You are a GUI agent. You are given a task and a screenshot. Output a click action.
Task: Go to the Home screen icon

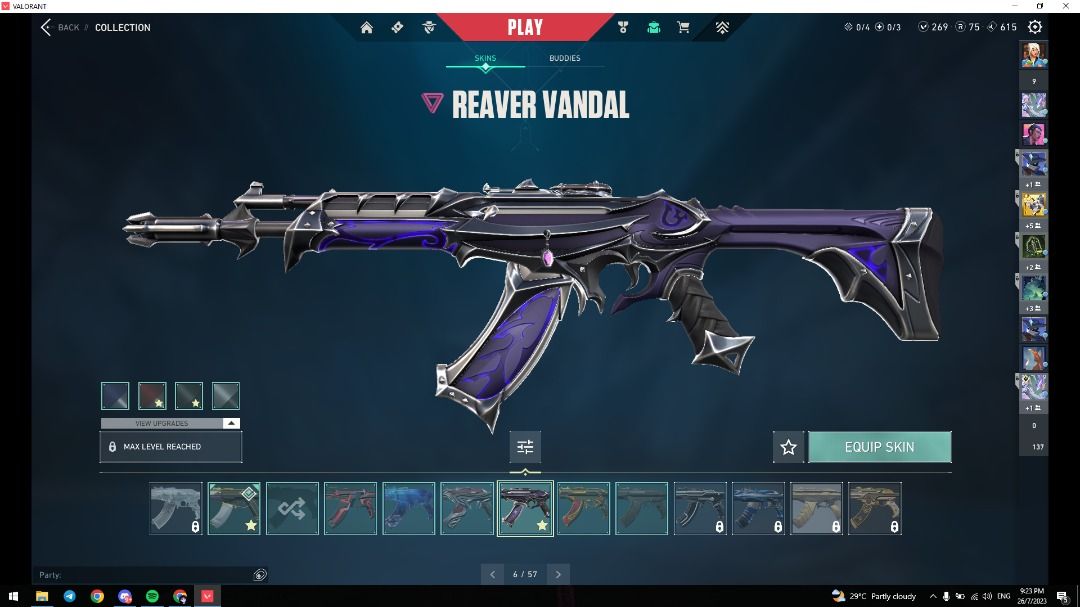point(367,28)
